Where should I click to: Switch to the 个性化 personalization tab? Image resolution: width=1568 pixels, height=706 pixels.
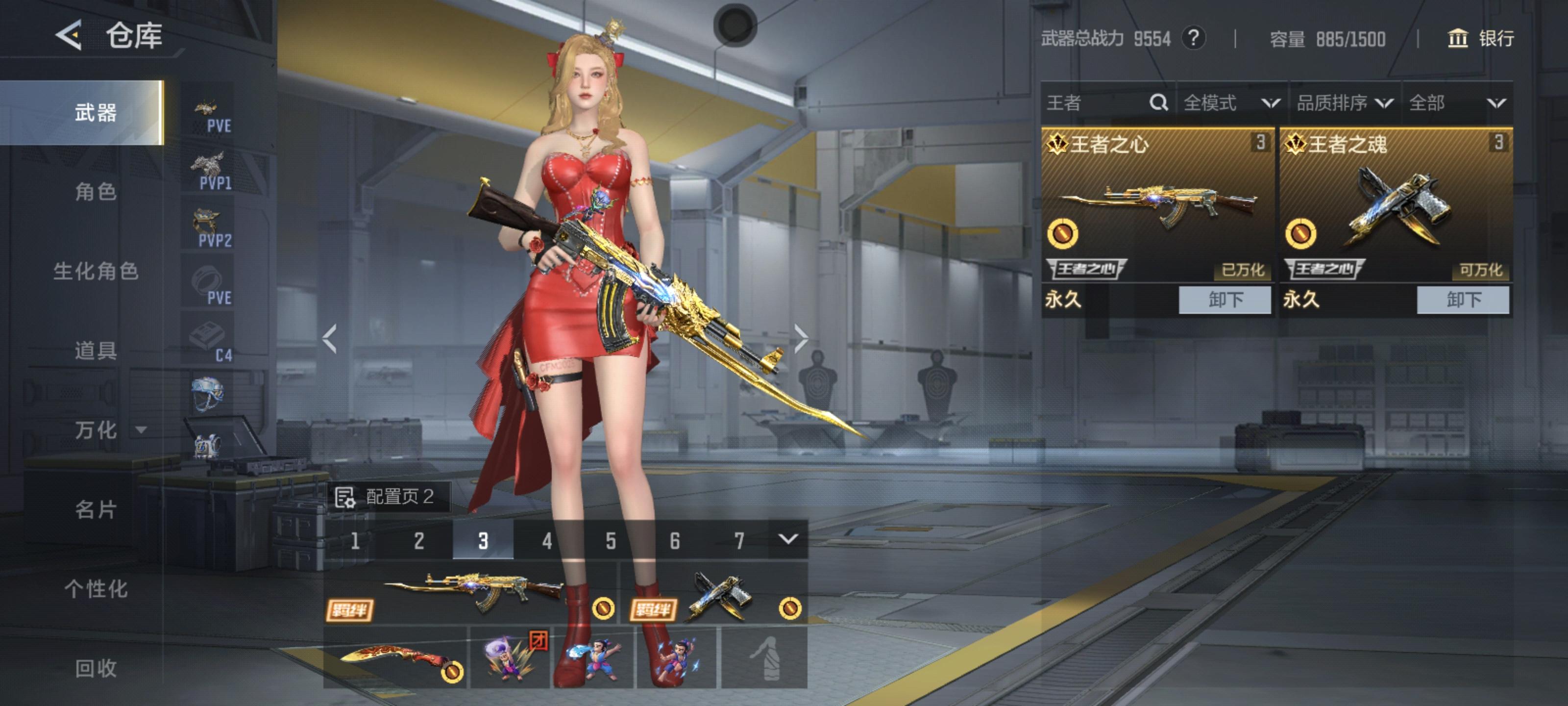[96, 588]
